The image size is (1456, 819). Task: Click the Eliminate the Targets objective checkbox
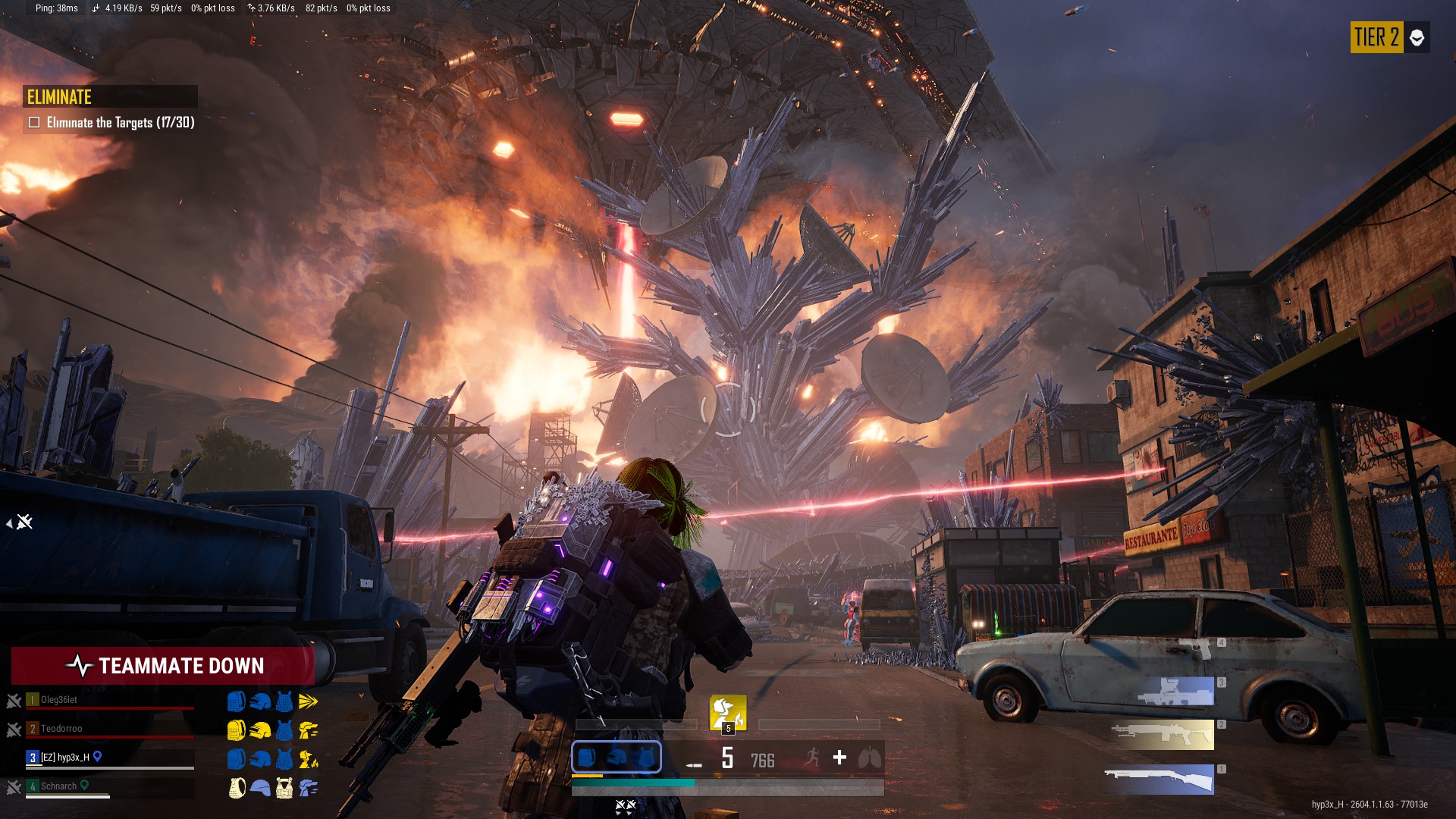click(x=34, y=122)
